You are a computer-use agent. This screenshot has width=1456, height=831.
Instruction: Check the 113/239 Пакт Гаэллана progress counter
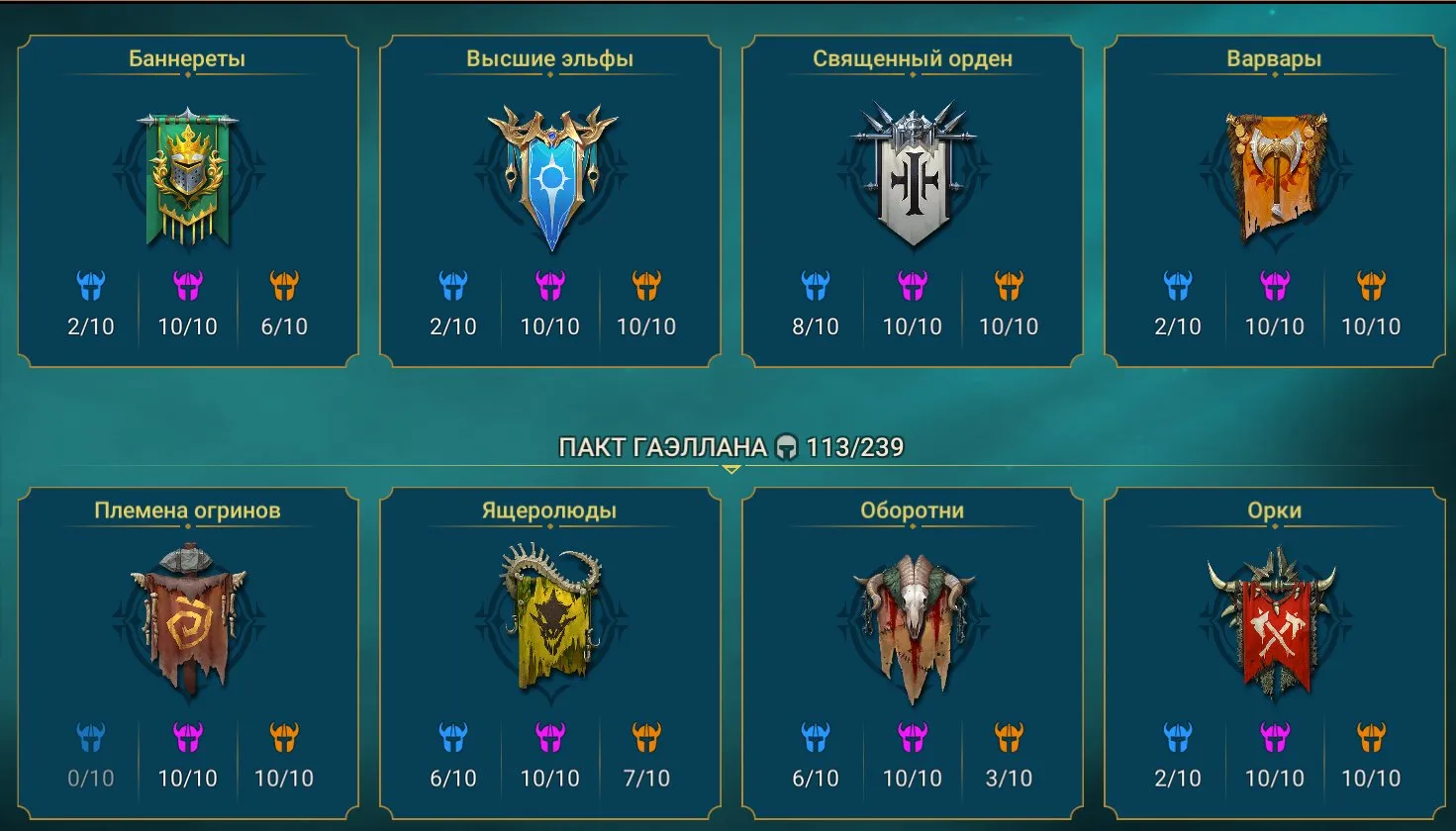(x=855, y=446)
